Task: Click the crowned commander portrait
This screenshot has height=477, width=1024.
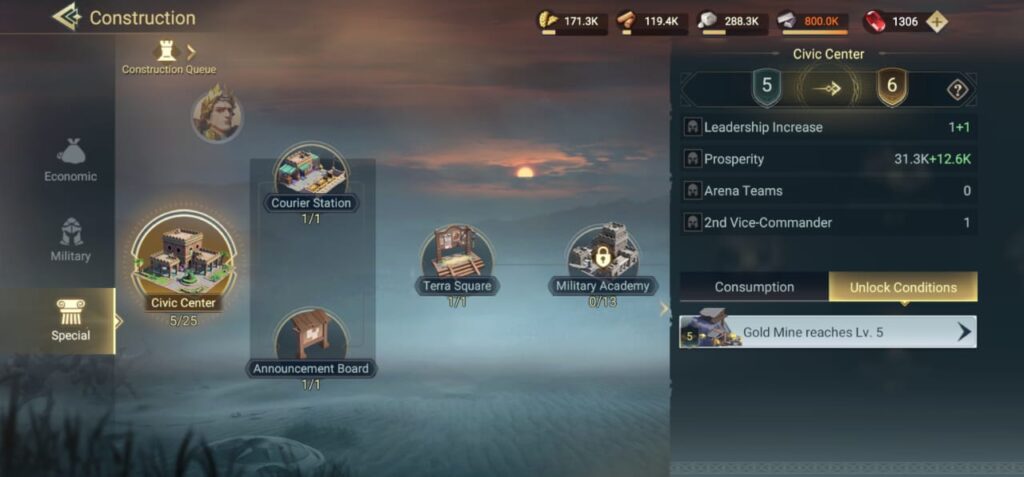Action: tap(217, 113)
